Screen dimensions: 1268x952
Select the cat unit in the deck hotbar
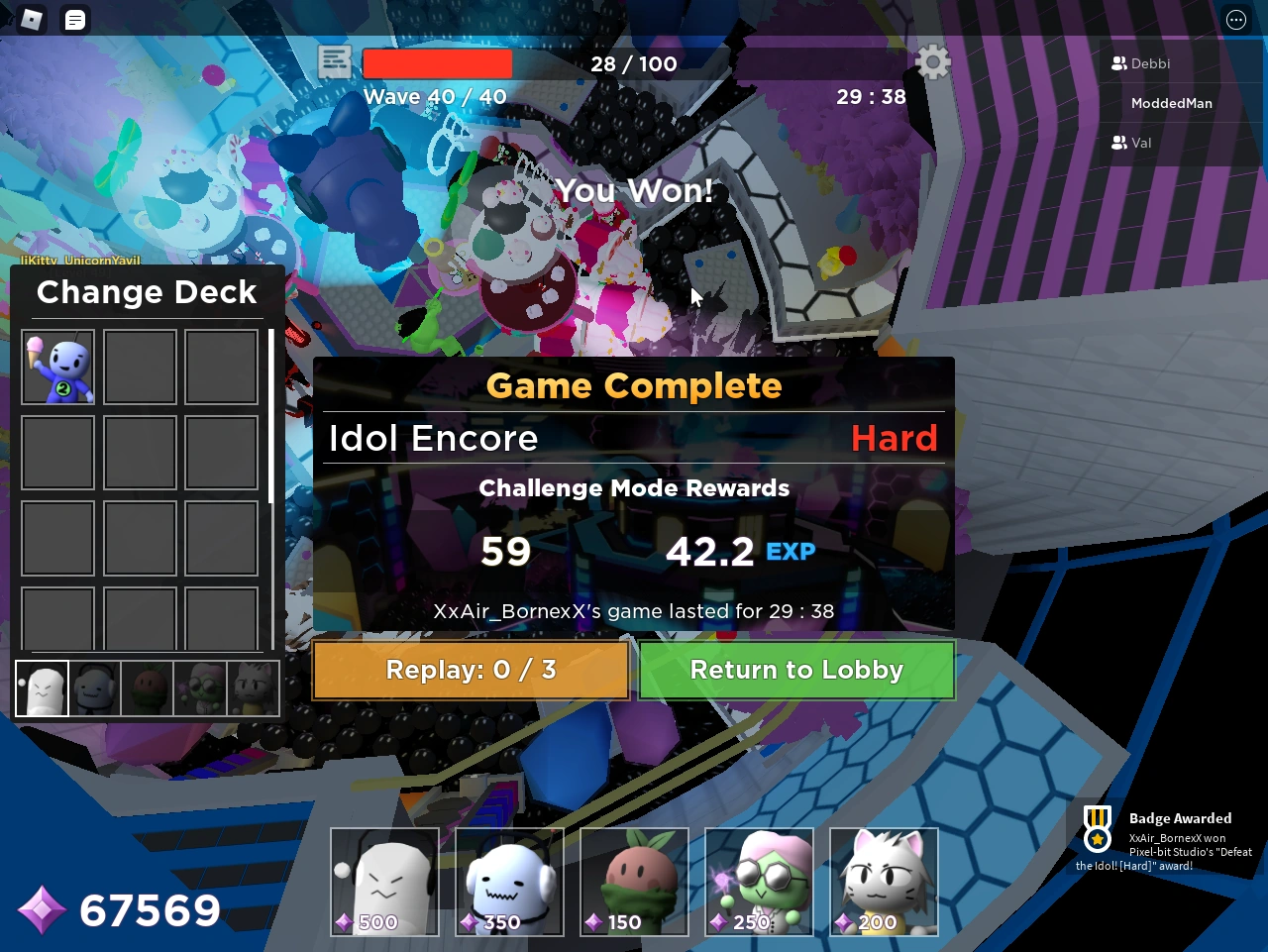click(x=253, y=688)
